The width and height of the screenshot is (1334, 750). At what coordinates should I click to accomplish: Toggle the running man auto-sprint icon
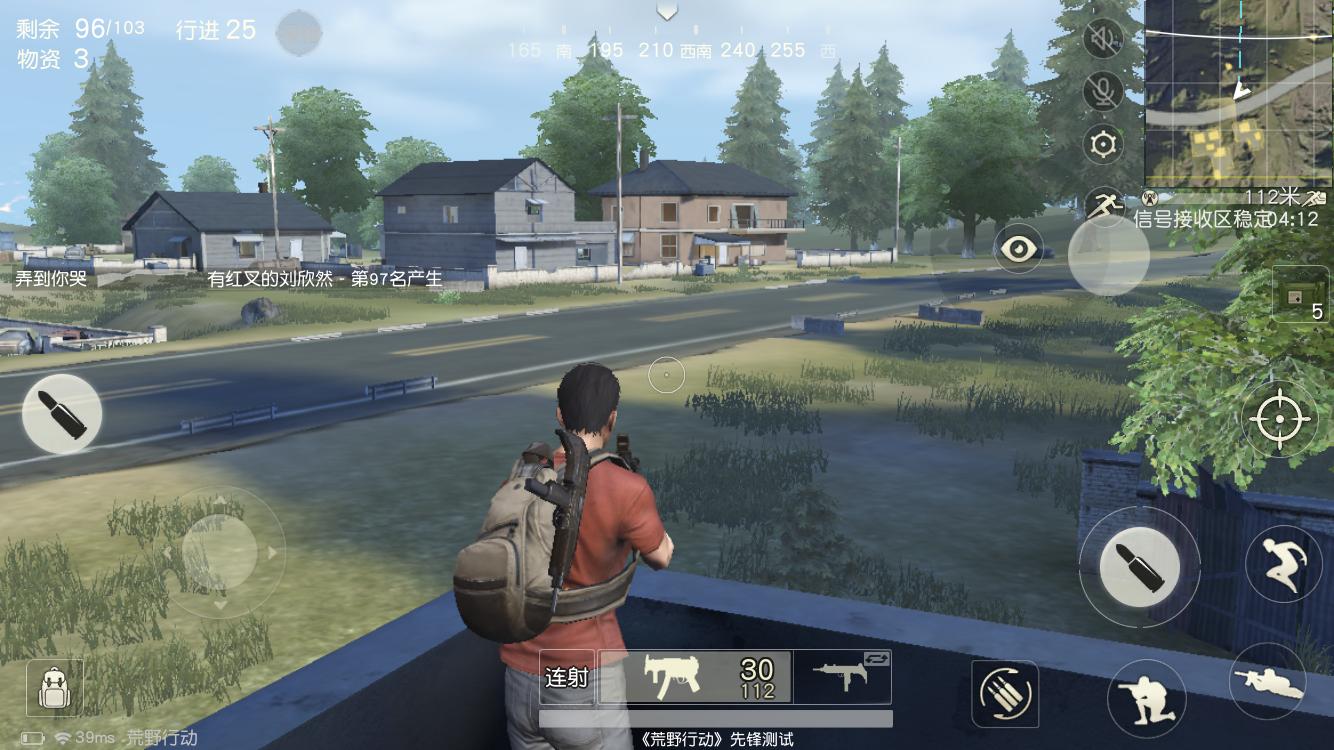(x=1102, y=204)
